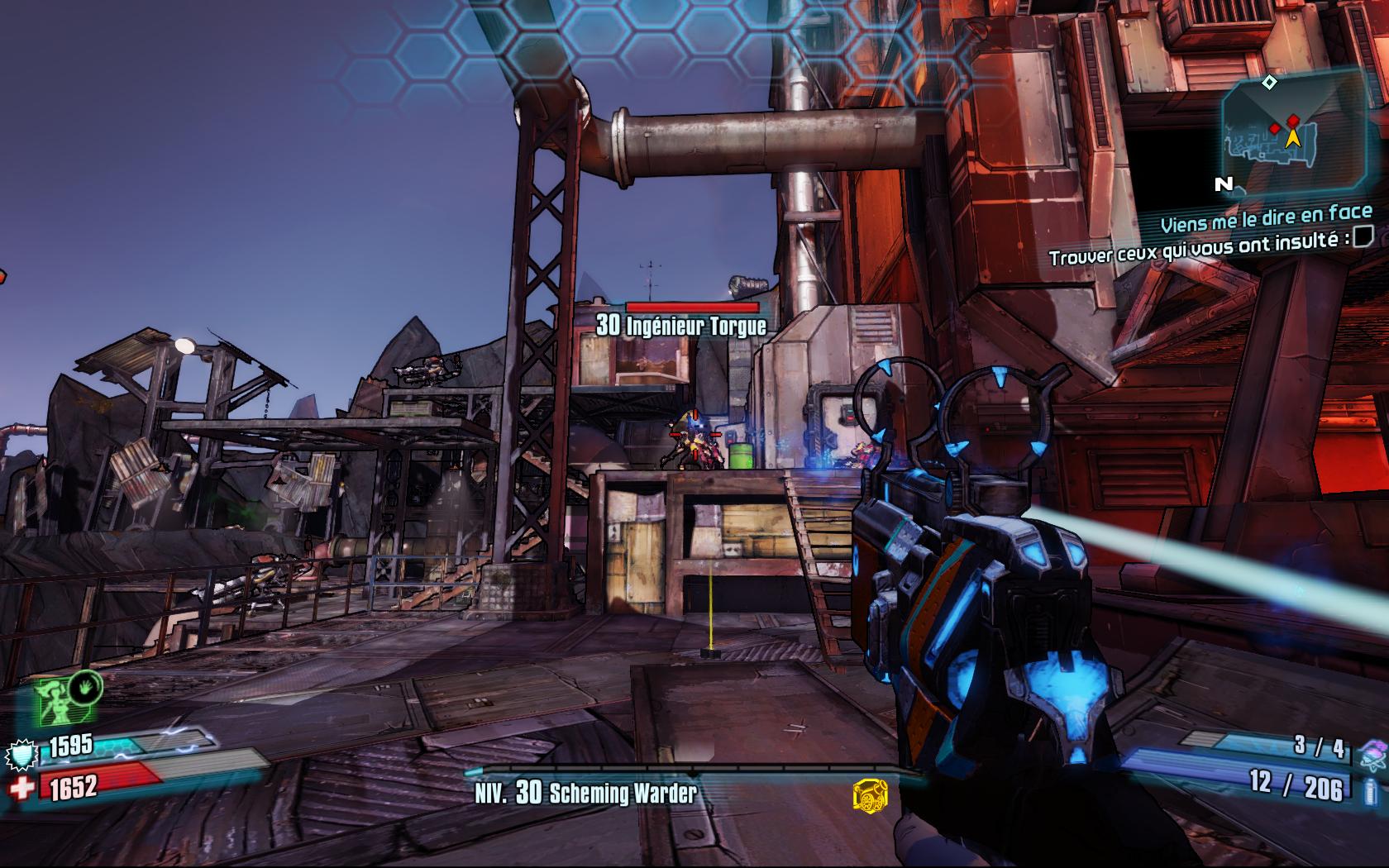Select the action skill icon
Viewport: 1389px width, 868px height.
click(x=68, y=699)
